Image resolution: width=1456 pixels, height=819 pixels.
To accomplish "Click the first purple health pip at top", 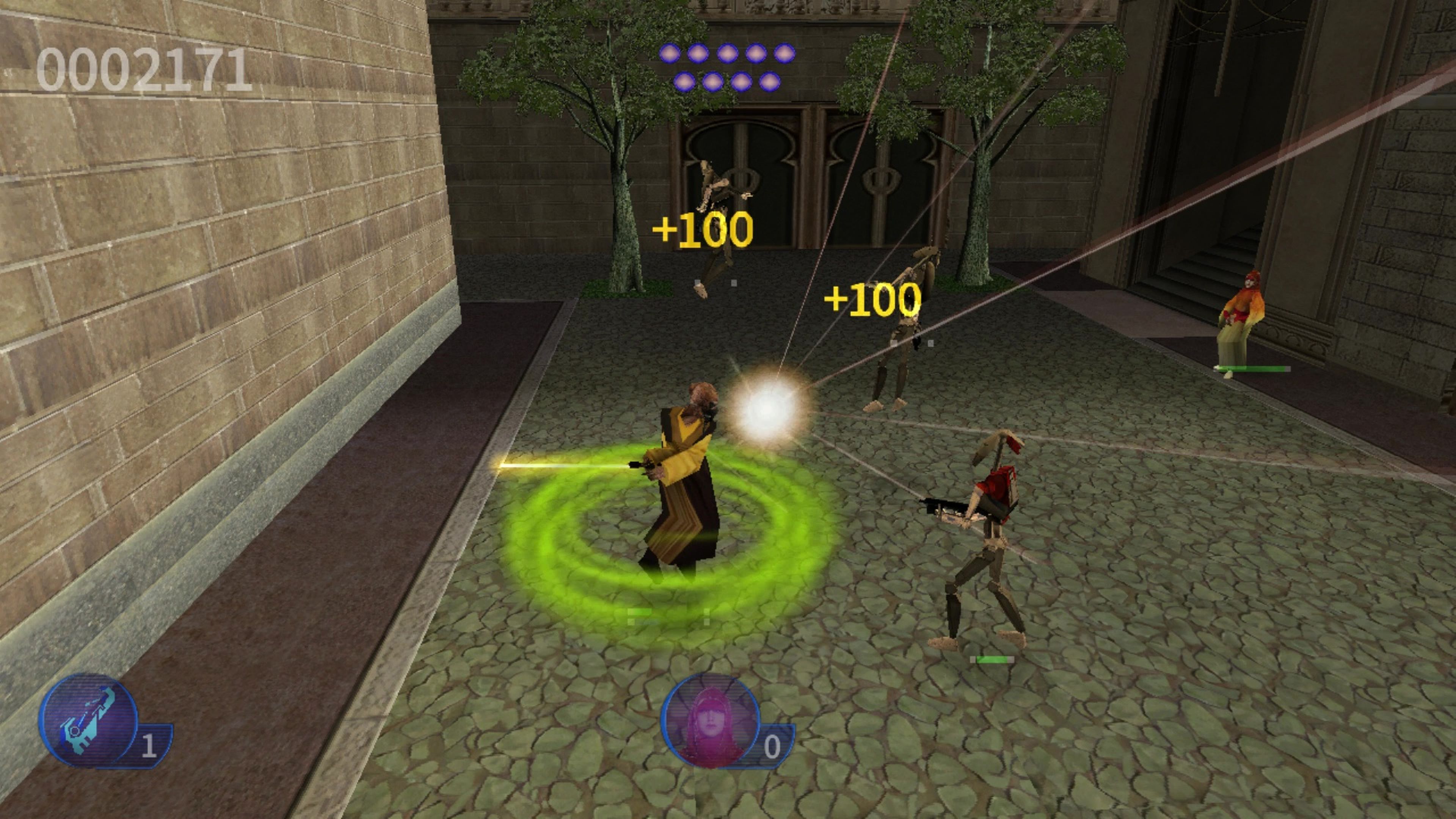I will click(x=670, y=54).
